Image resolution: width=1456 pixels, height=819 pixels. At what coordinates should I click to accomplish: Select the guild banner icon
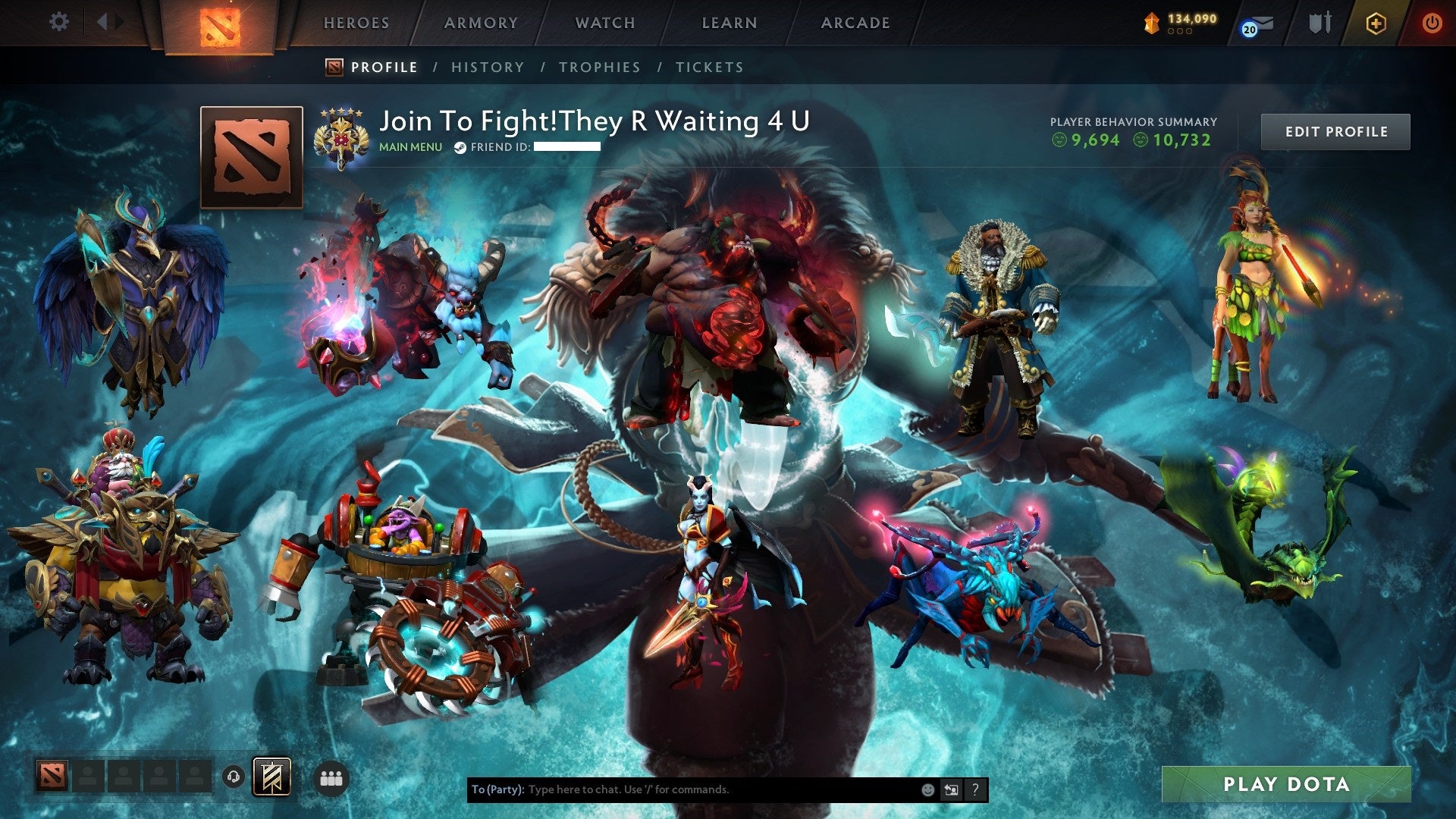271,777
